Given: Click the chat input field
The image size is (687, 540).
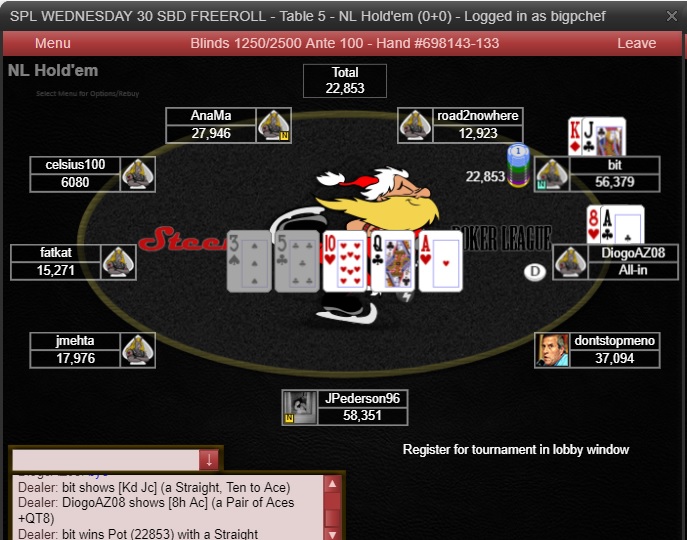Looking at the screenshot, I should [x=105, y=460].
